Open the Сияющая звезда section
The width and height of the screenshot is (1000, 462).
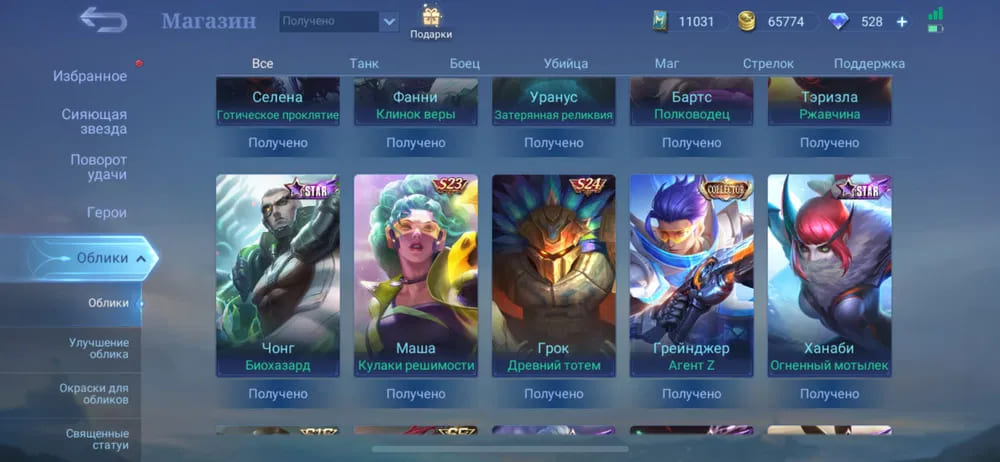pyautogui.click(x=94, y=121)
